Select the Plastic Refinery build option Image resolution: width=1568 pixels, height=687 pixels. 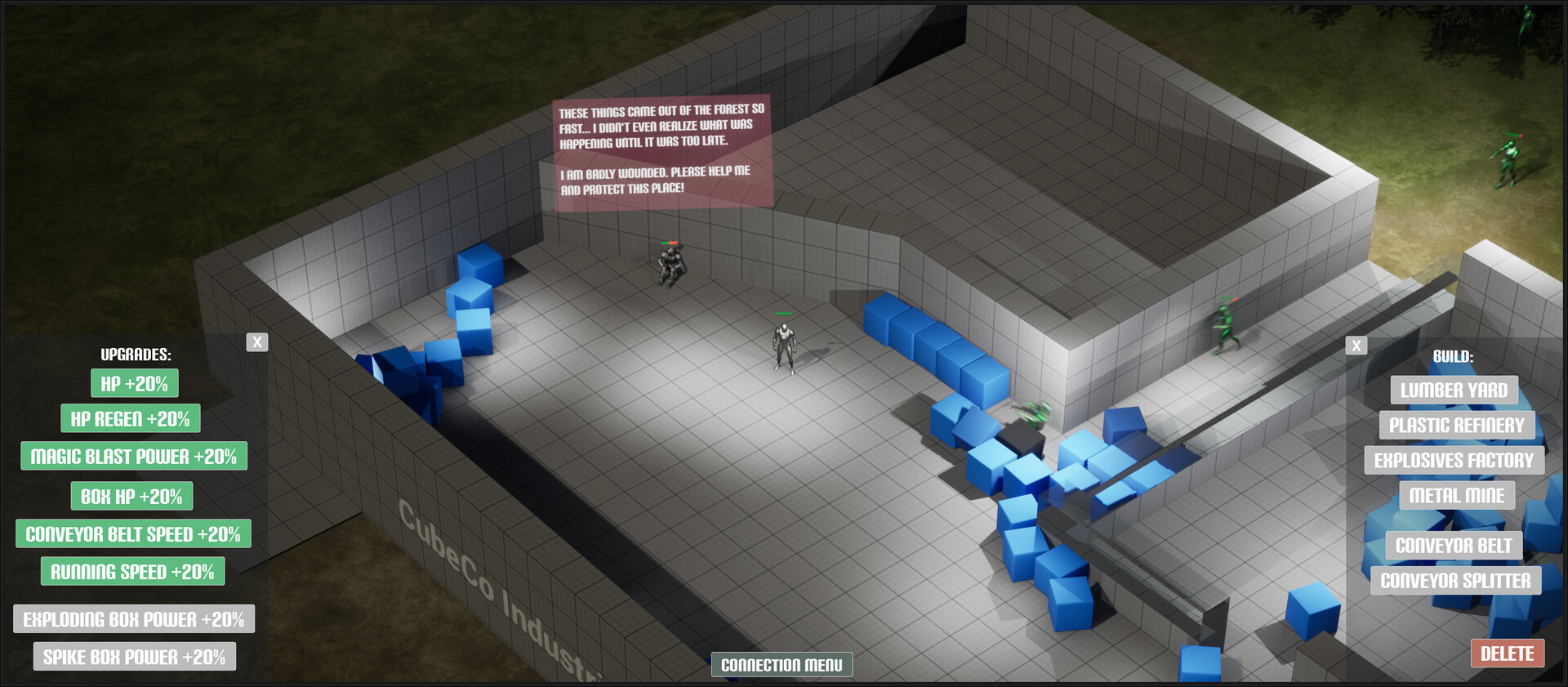1454,425
